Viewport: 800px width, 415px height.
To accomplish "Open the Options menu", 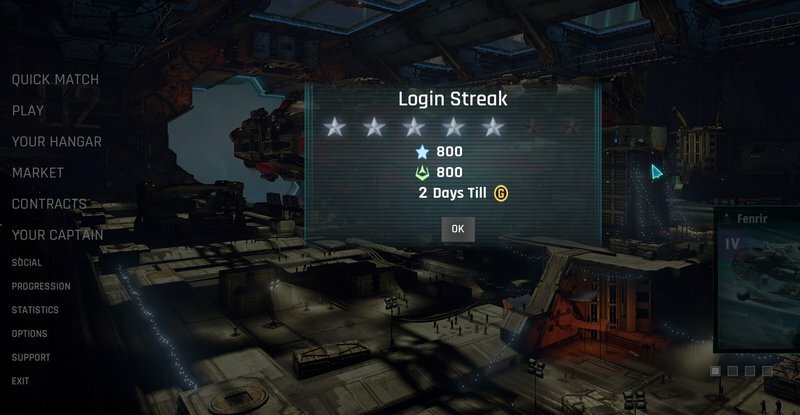I will tap(30, 334).
